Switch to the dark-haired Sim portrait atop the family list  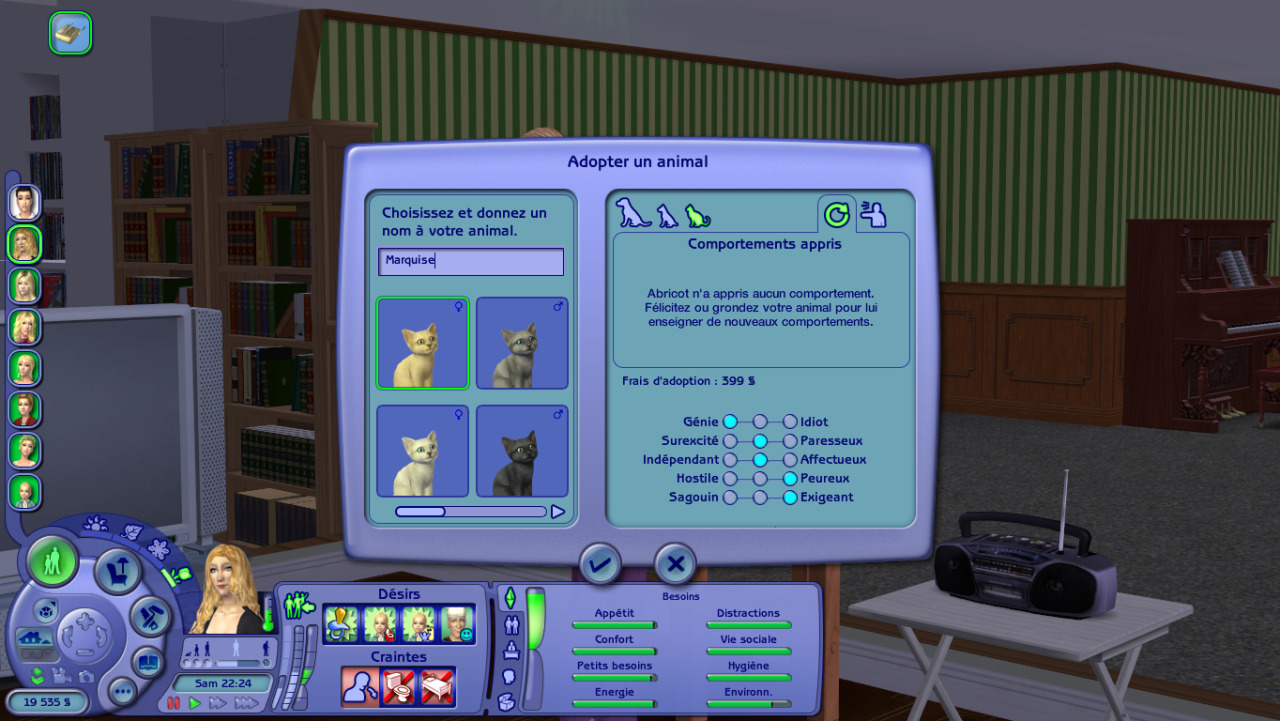(x=24, y=202)
